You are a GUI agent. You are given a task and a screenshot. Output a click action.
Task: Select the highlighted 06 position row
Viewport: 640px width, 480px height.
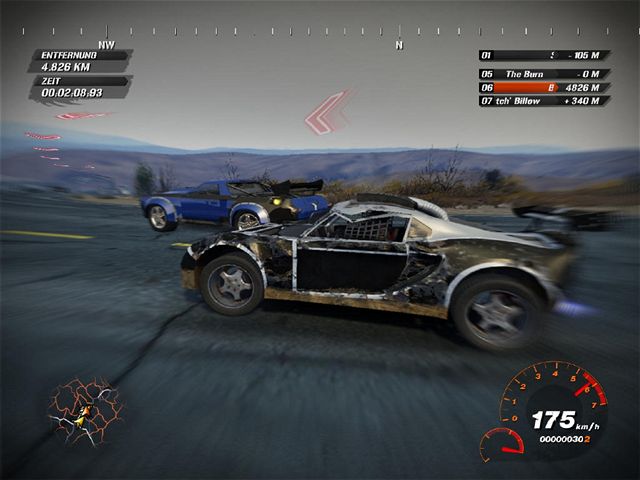545,87
